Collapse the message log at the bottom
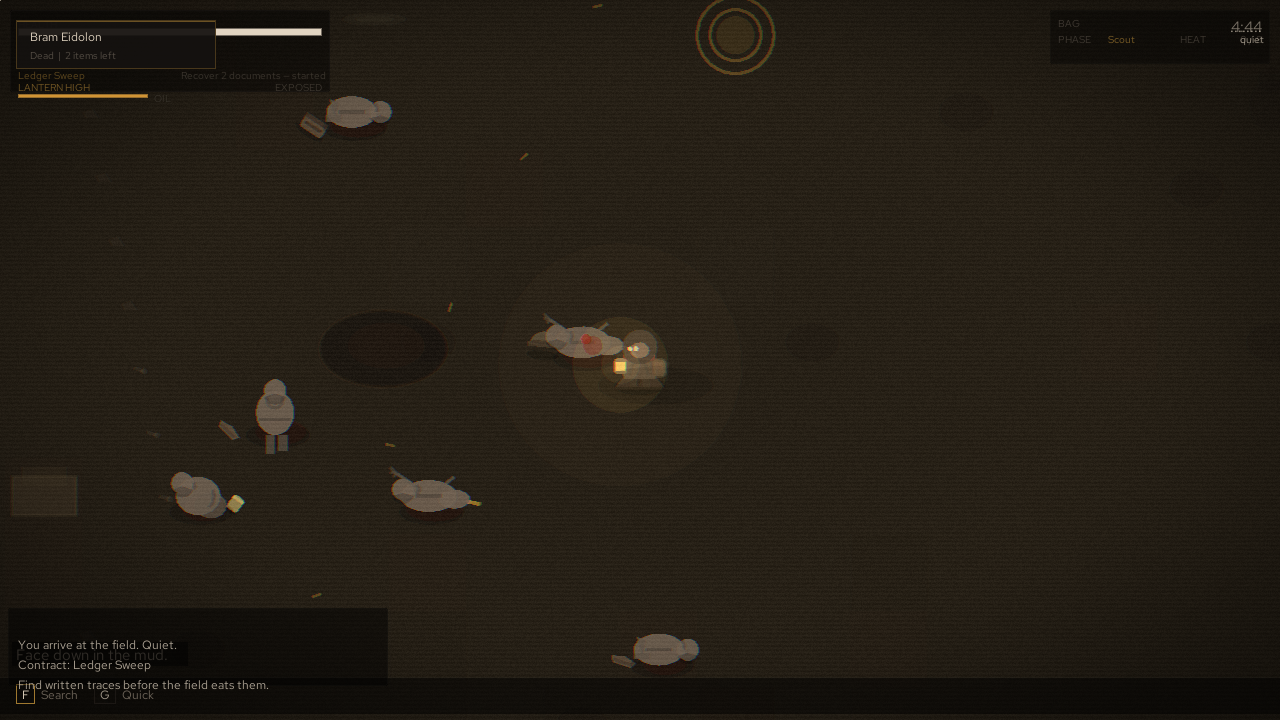 [x=198, y=645]
